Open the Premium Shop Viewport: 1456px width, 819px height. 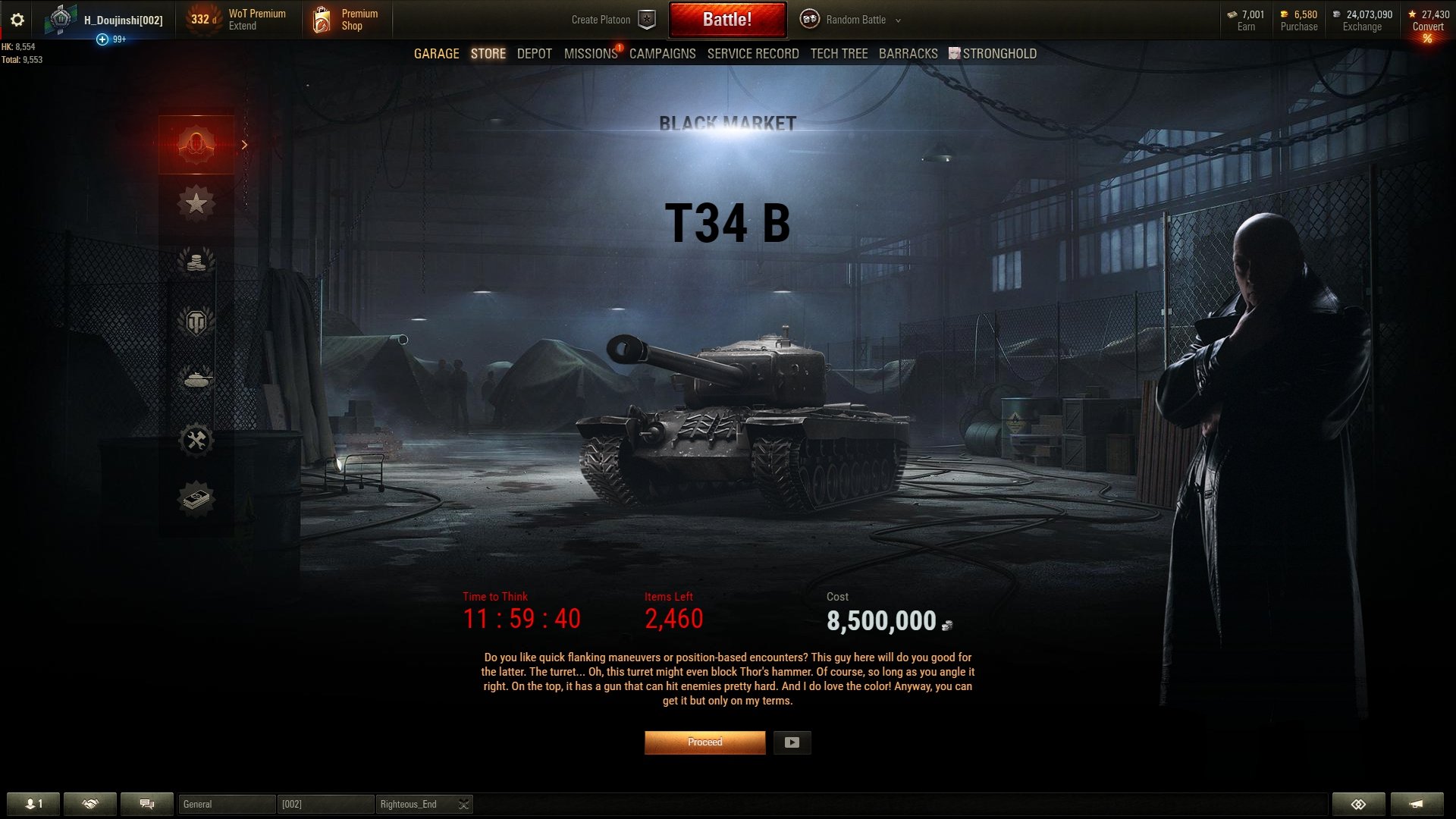[x=345, y=20]
